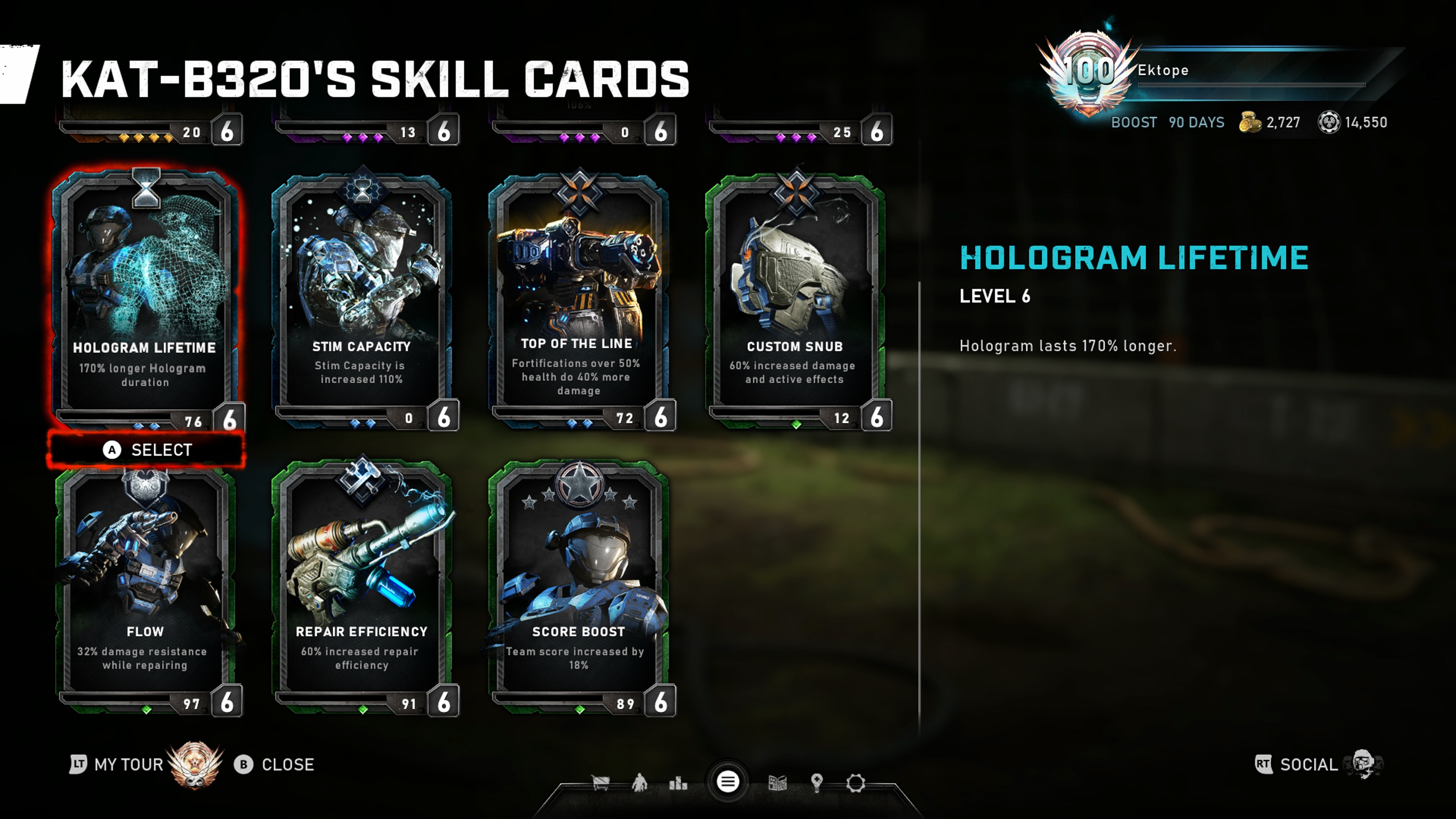Open the Repair Efficiency card

(x=362, y=582)
